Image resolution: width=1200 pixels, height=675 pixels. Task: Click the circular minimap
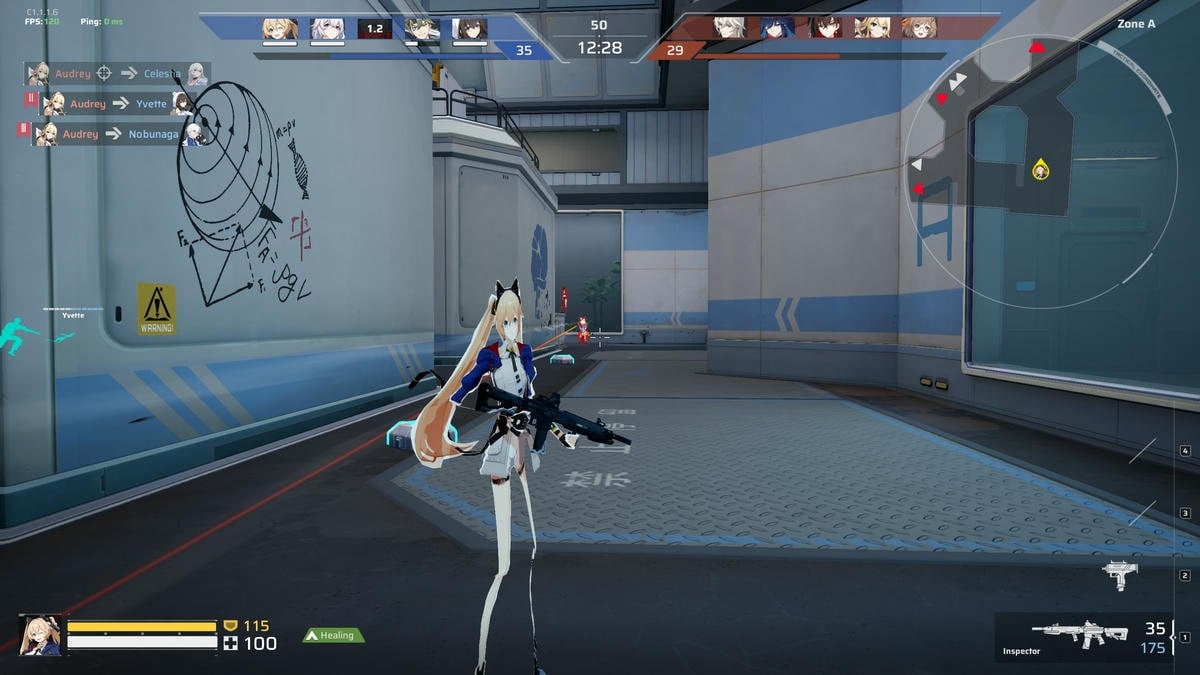pos(1040,172)
